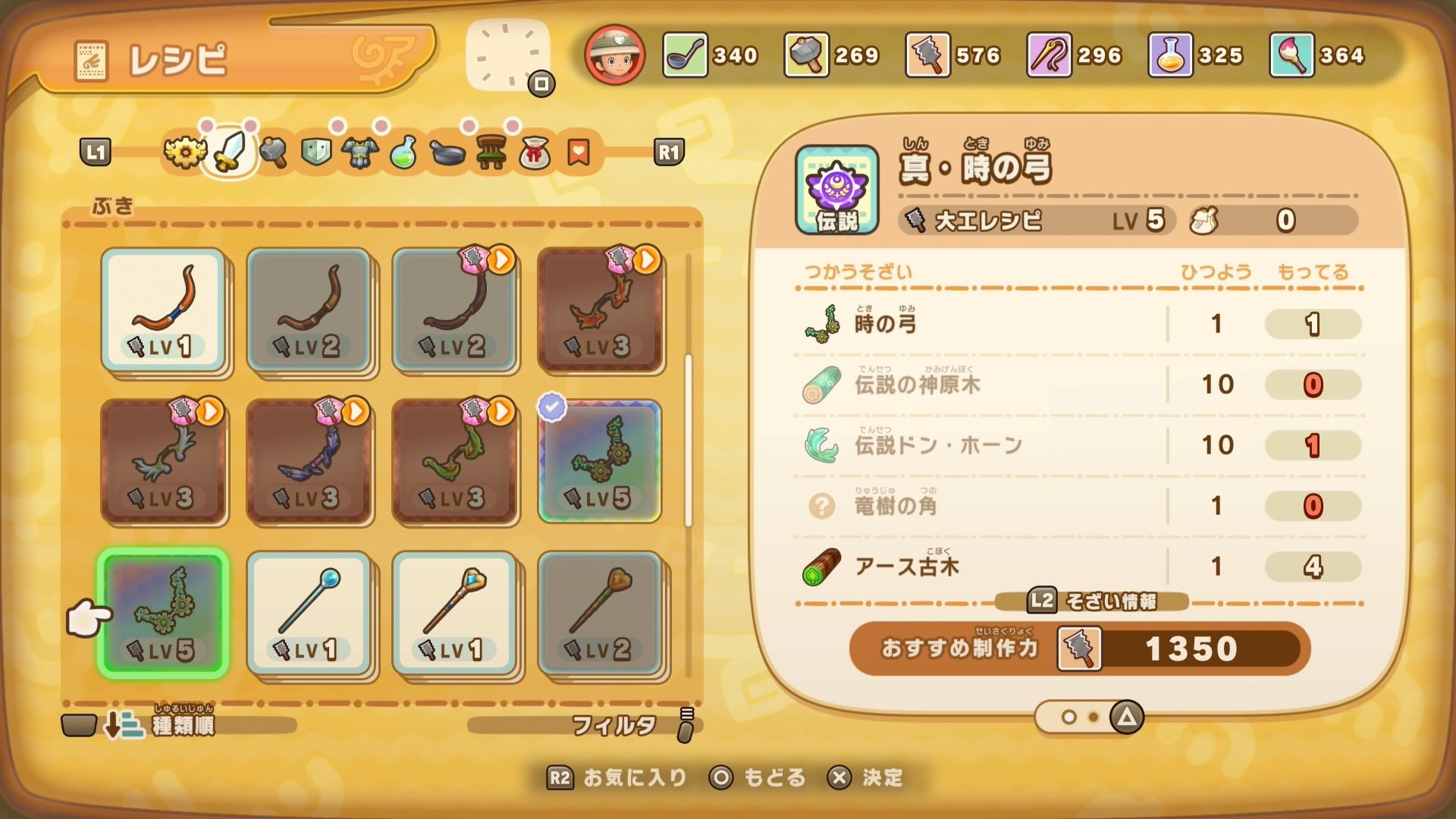
Task: Select the red-ribbon bag category icon
Action: [535, 152]
